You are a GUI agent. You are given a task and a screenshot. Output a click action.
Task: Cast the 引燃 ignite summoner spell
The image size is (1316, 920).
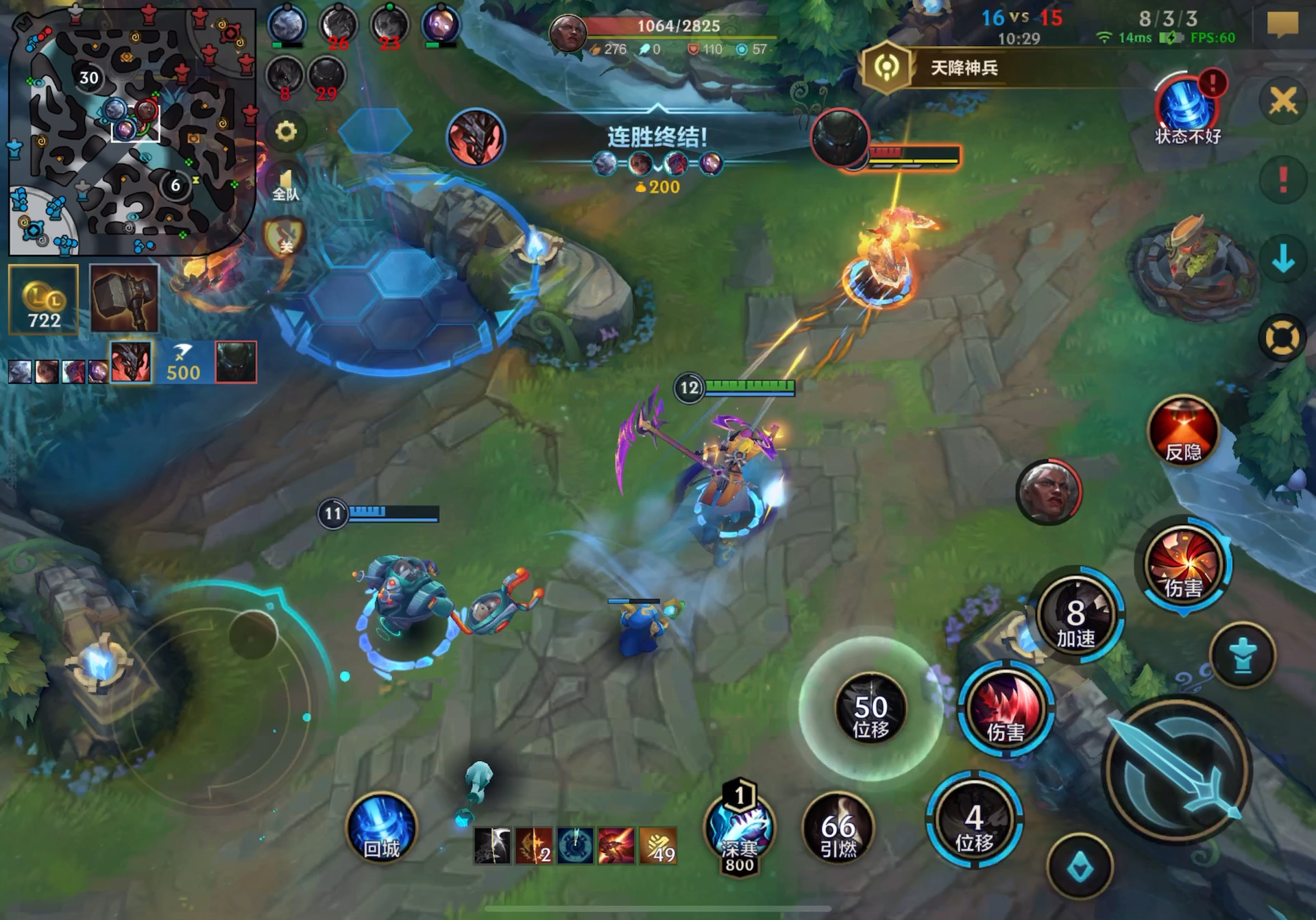(x=838, y=830)
